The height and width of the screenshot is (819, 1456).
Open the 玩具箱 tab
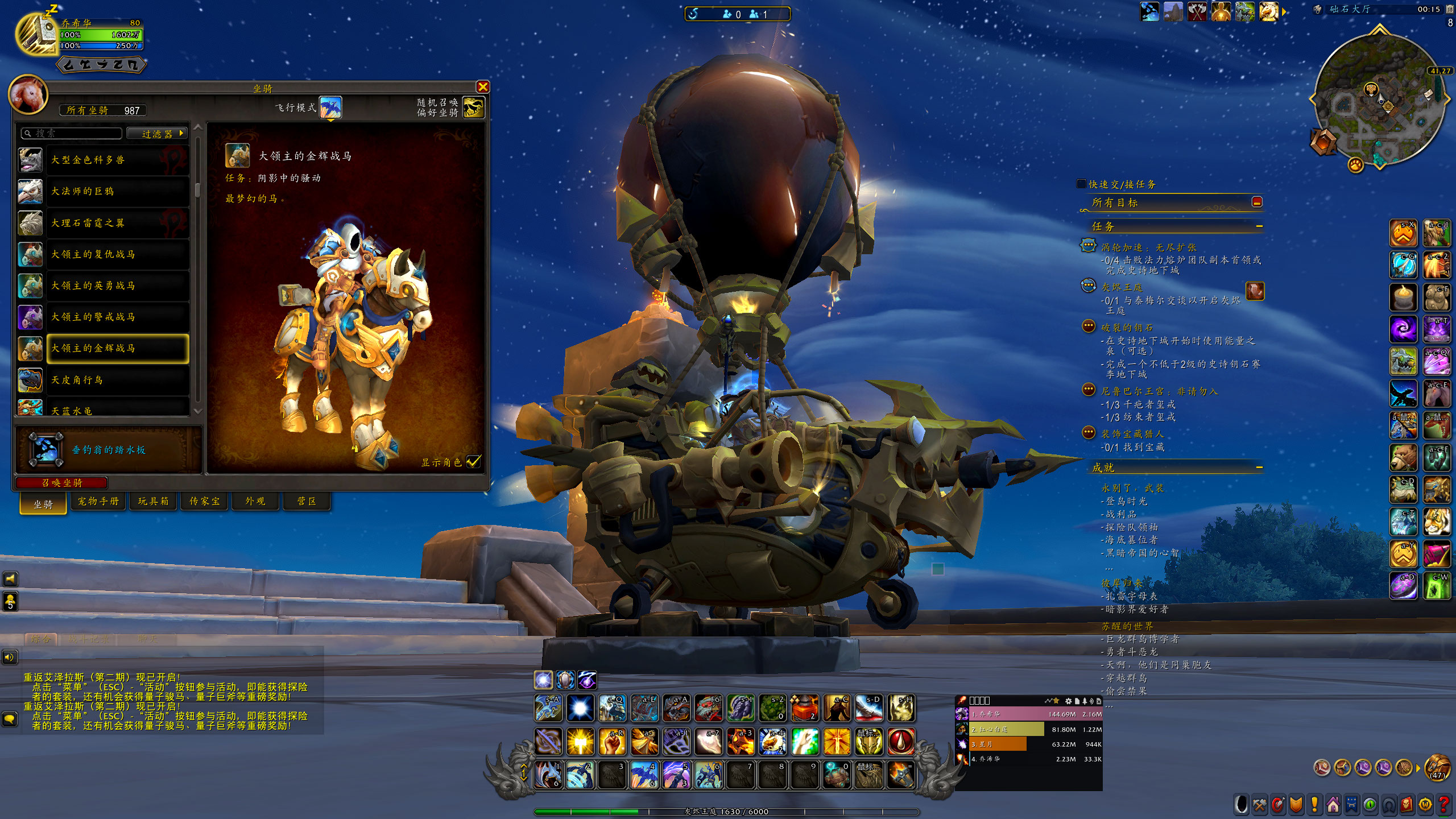click(x=153, y=501)
